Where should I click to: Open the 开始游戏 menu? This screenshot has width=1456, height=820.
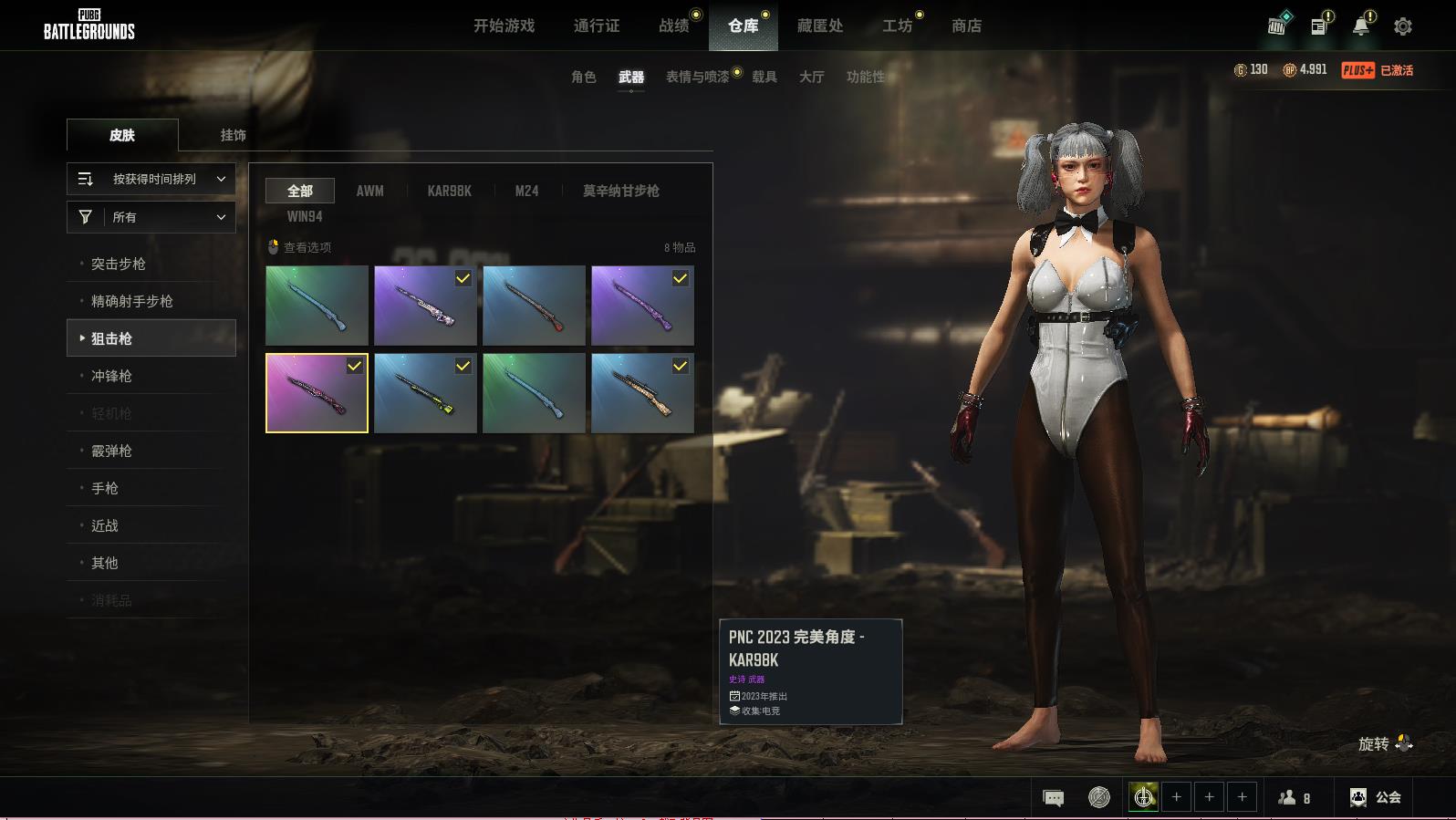pyautogui.click(x=504, y=26)
